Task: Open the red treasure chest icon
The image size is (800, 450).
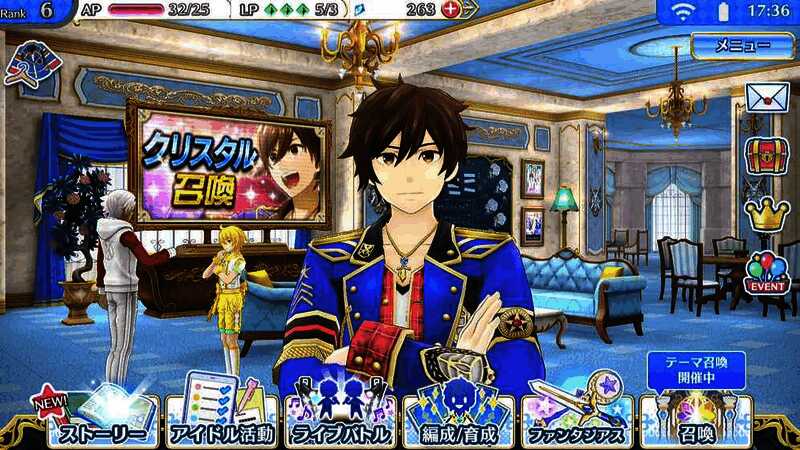Action: tap(767, 156)
